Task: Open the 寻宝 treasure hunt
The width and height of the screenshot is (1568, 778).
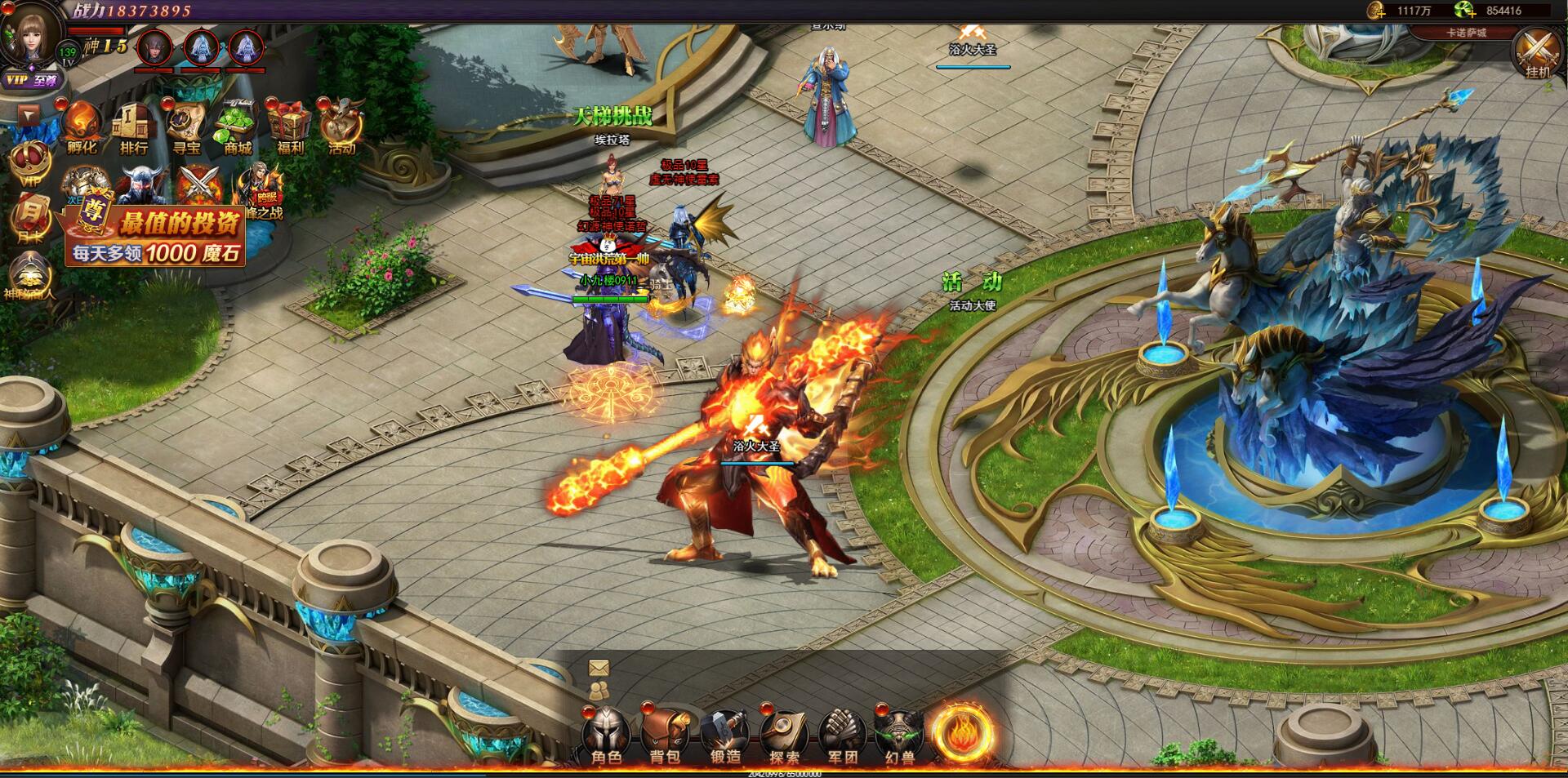Action: pyautogui.click(x=186, y=128)
